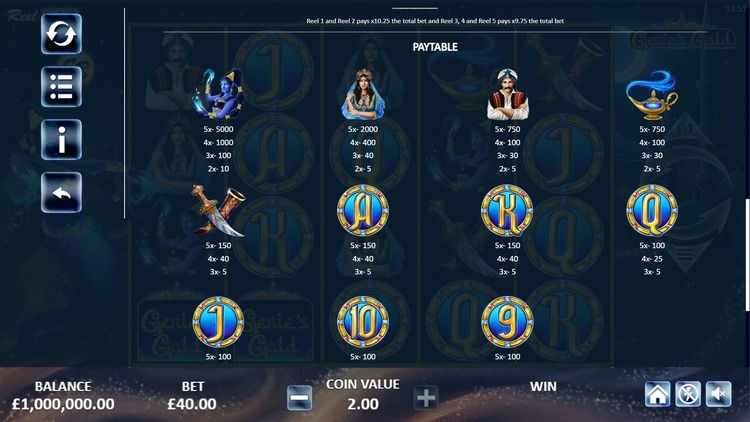Click the circular arrows autoplay button
Viewport: 750px width, 422px height.
[x=61, y=34]
